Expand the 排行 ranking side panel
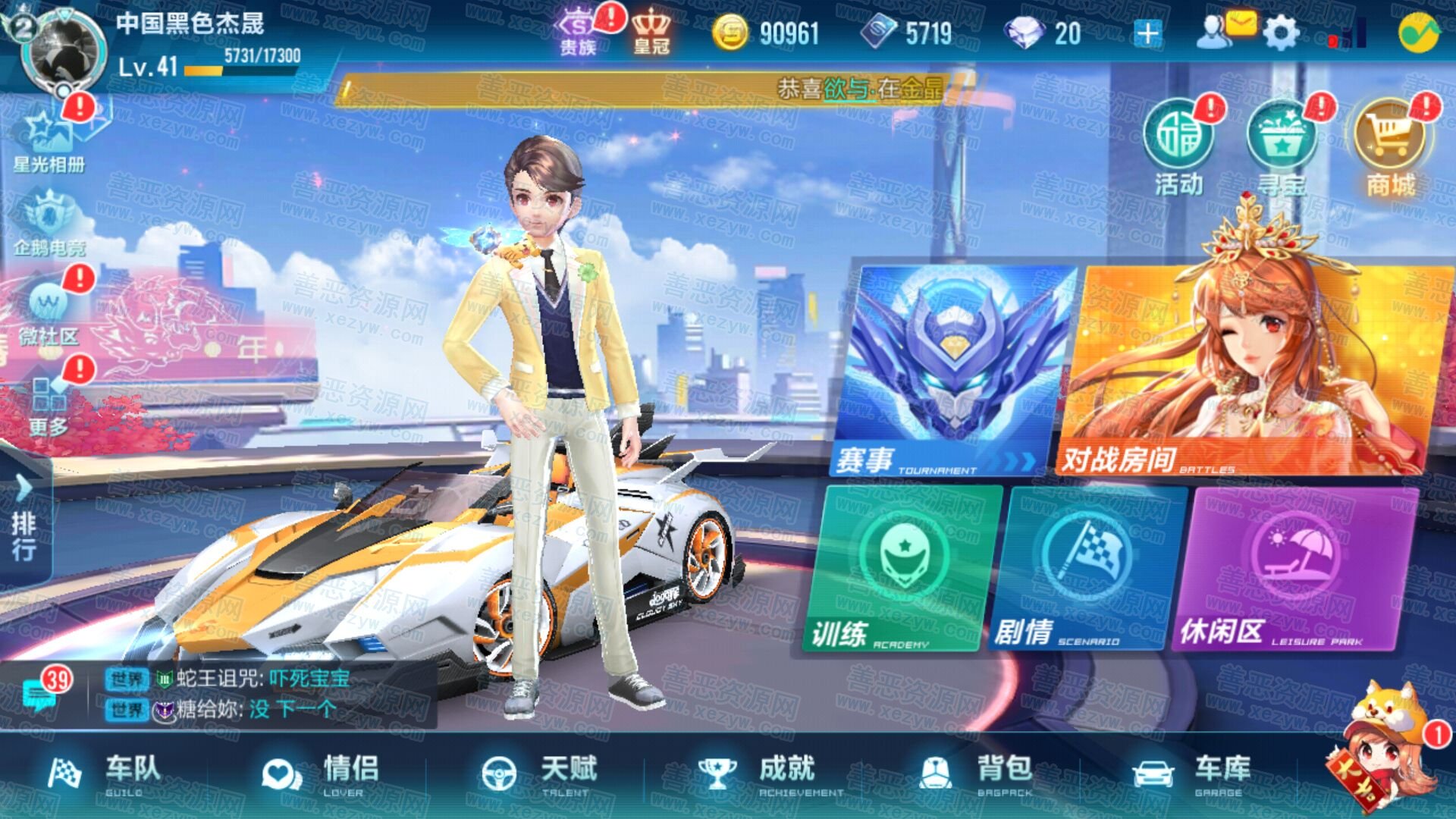Screen dimensions: 1456x819 click(x=24, y=519)
